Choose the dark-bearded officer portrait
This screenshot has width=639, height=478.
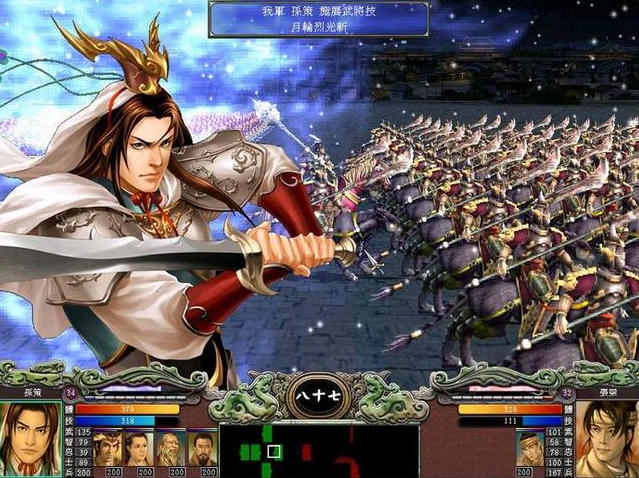tap(202, 447)
